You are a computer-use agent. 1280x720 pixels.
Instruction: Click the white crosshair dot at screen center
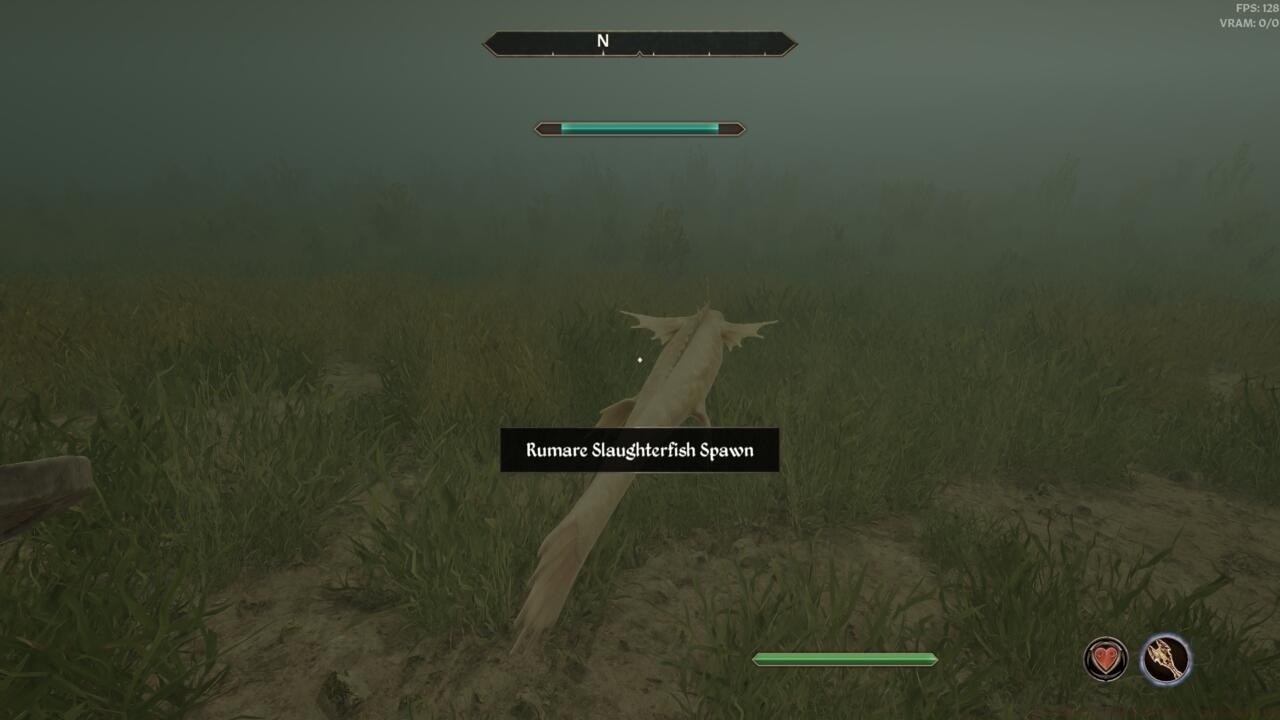[639, 357]
